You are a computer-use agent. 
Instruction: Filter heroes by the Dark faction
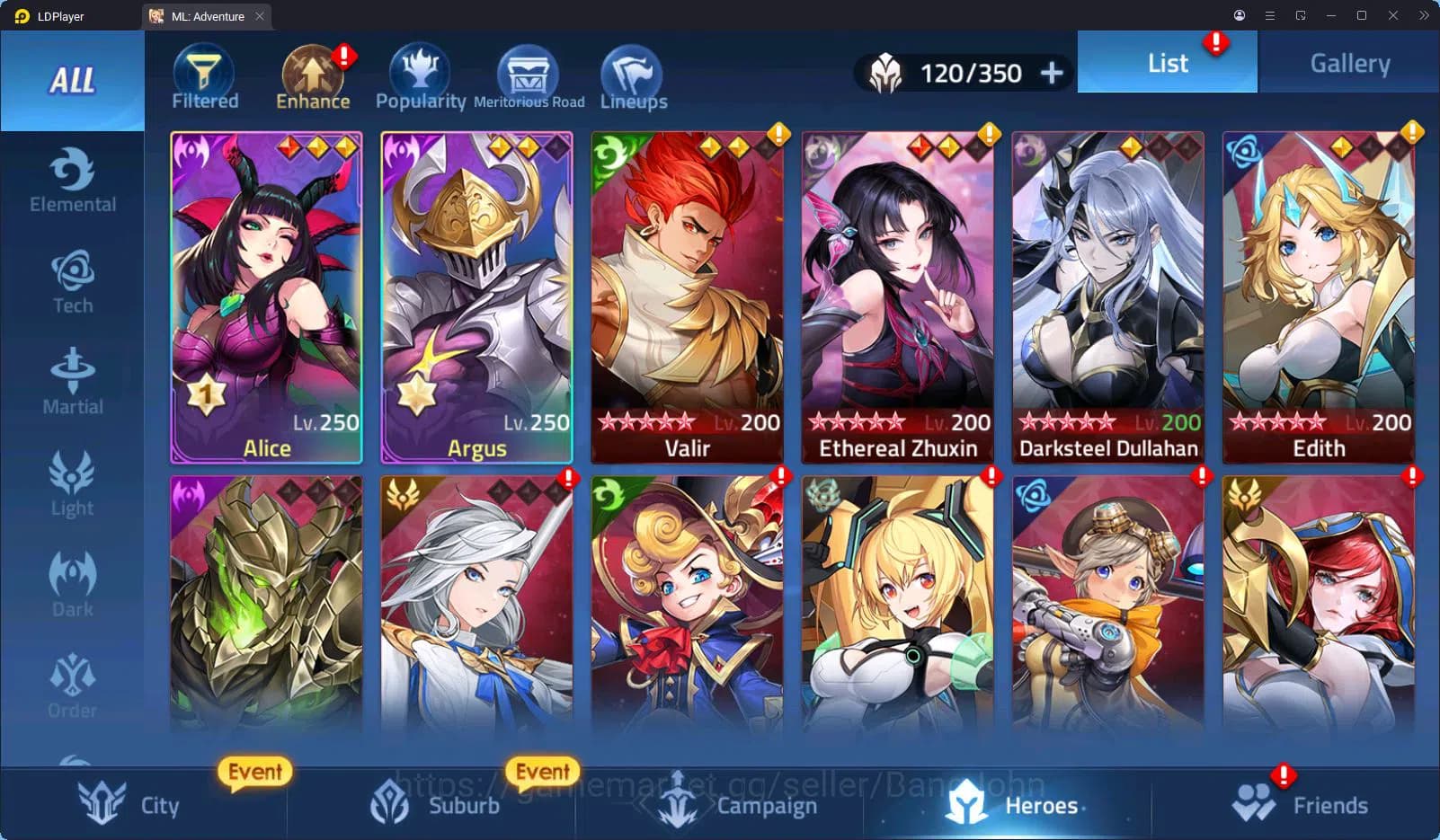(x=72, y=584)
